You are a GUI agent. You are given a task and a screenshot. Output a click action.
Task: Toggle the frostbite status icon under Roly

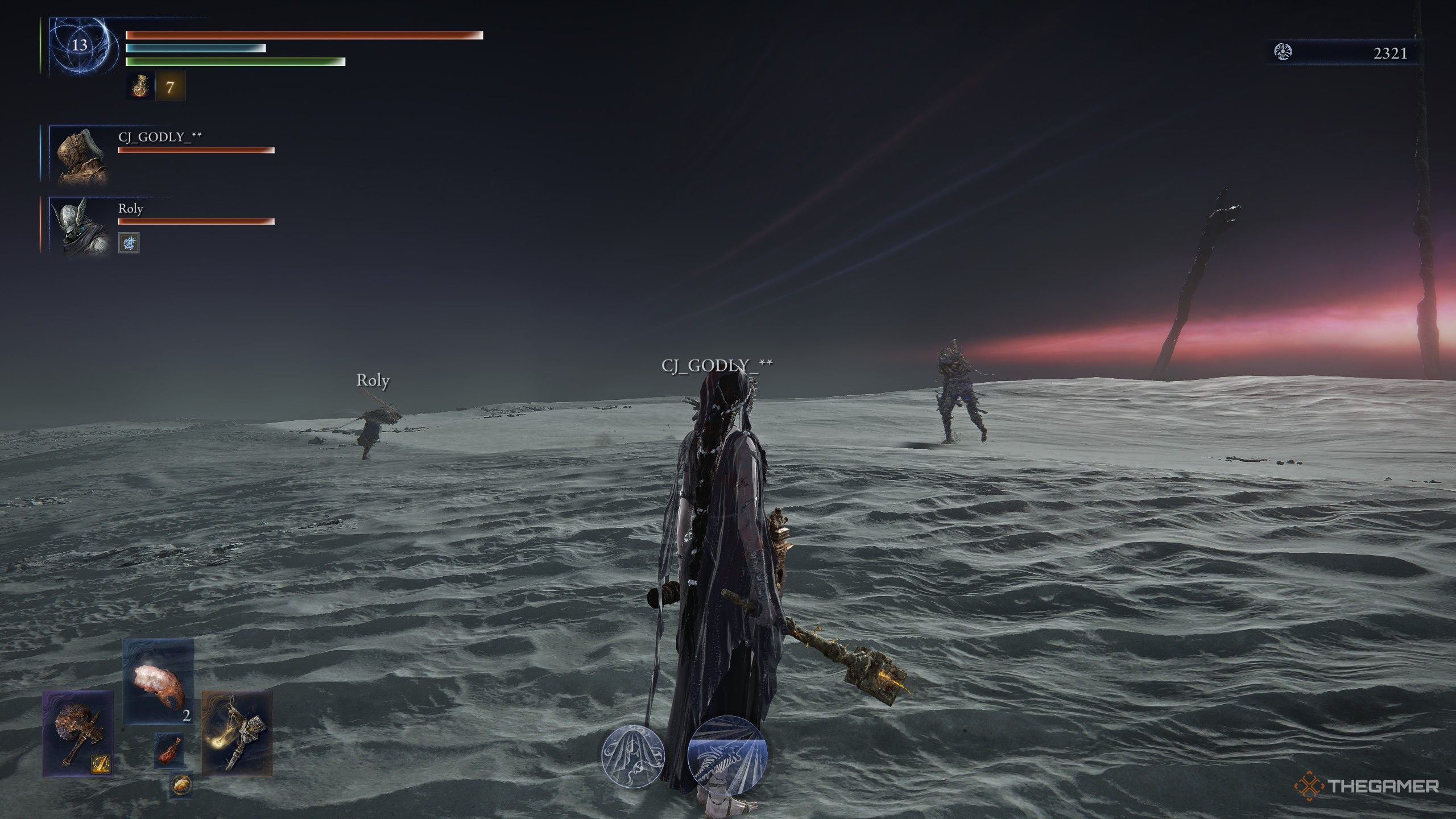coord(128,242)
